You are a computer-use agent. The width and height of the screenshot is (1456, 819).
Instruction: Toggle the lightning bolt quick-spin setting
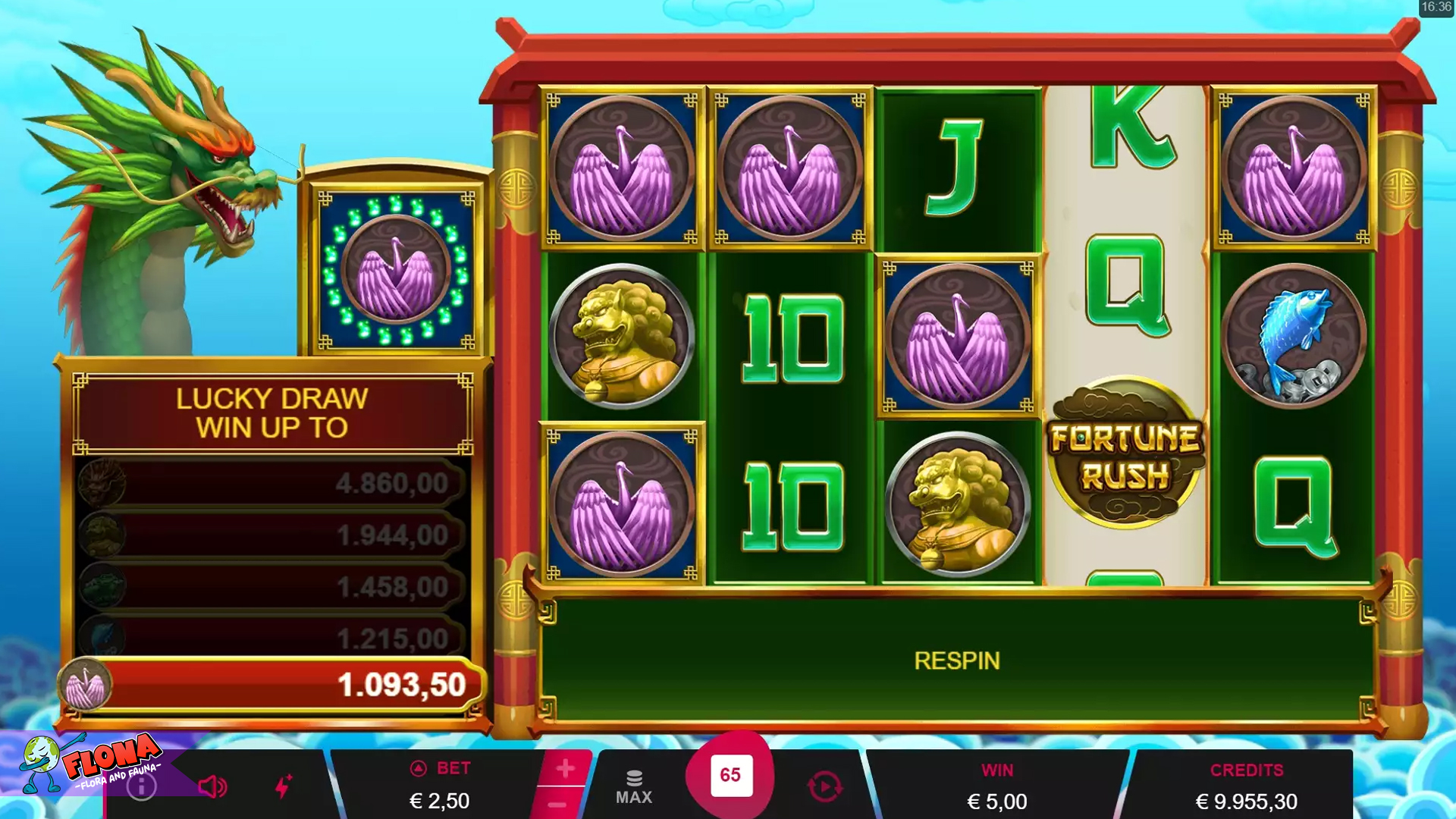284,786
